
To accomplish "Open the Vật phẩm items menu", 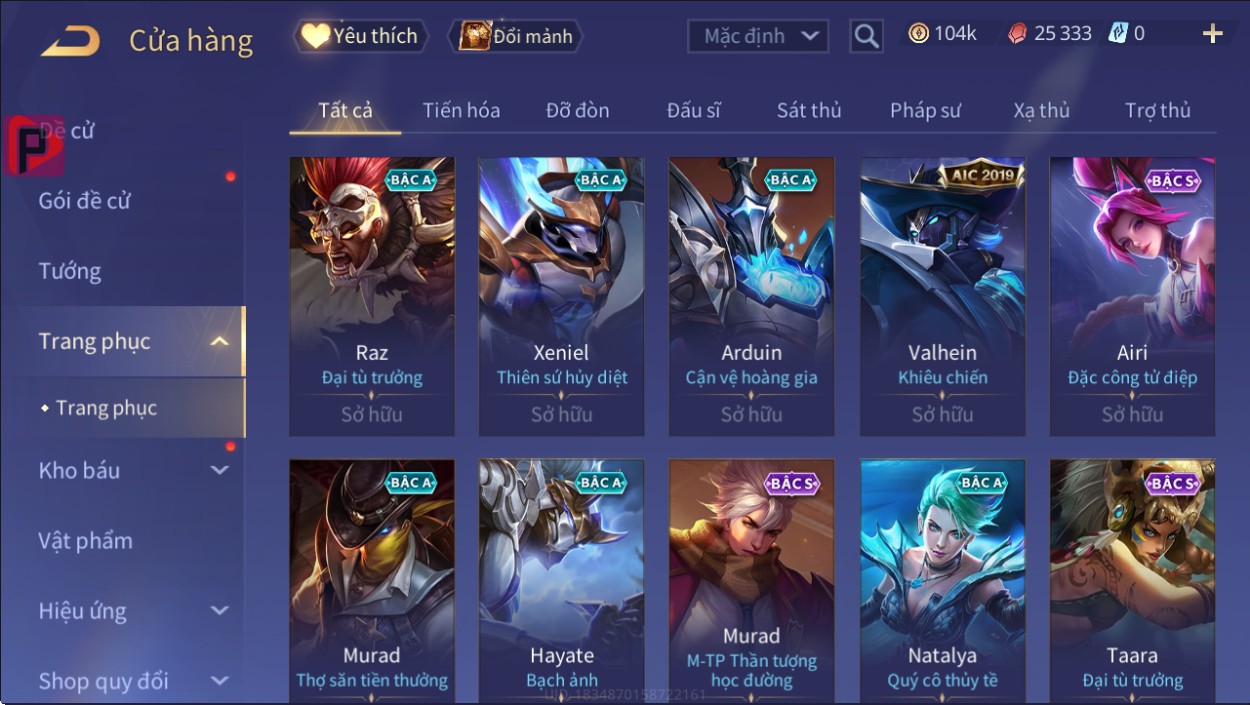I will click(x=85, y=541).
